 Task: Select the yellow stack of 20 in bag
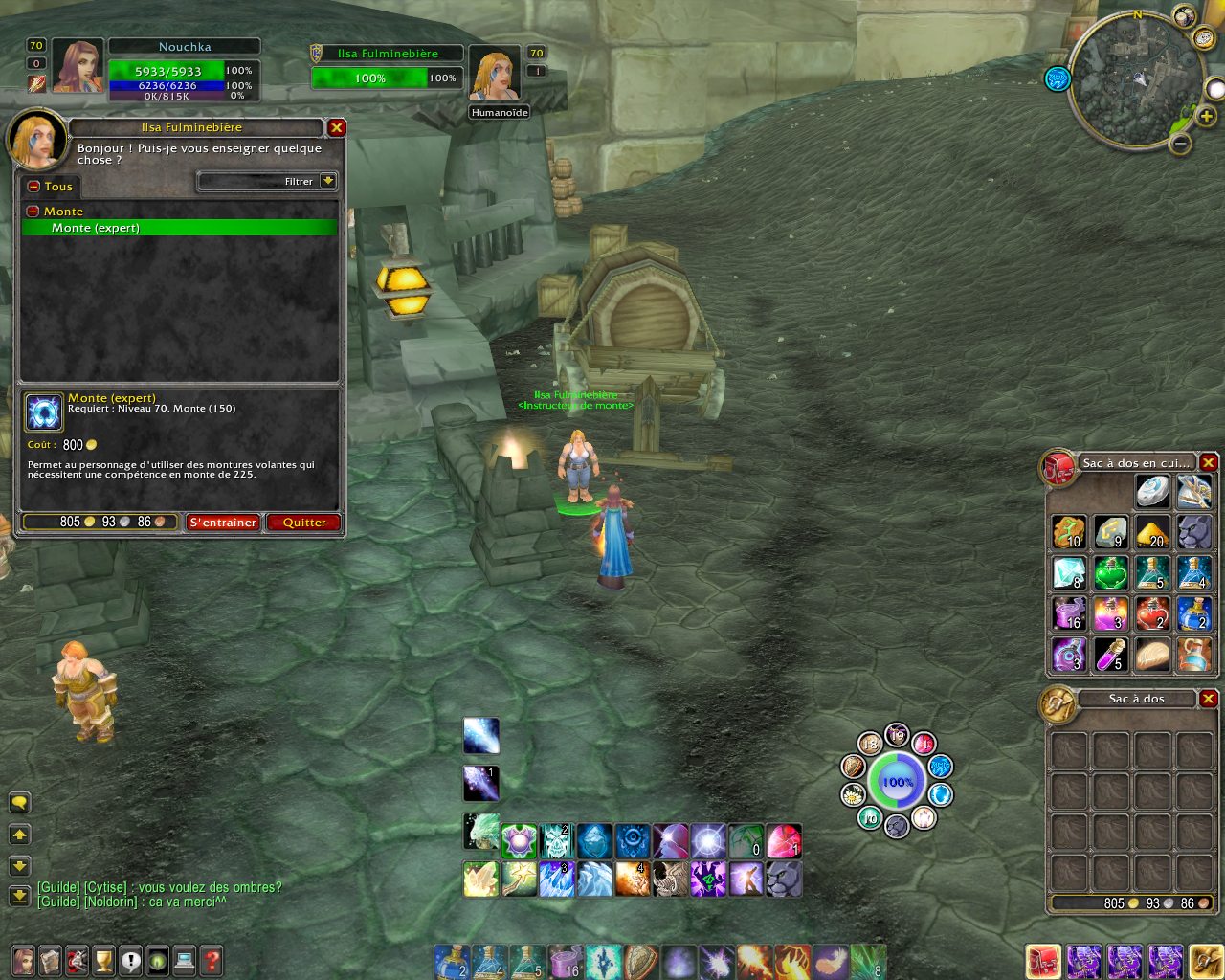(1152, 532)
